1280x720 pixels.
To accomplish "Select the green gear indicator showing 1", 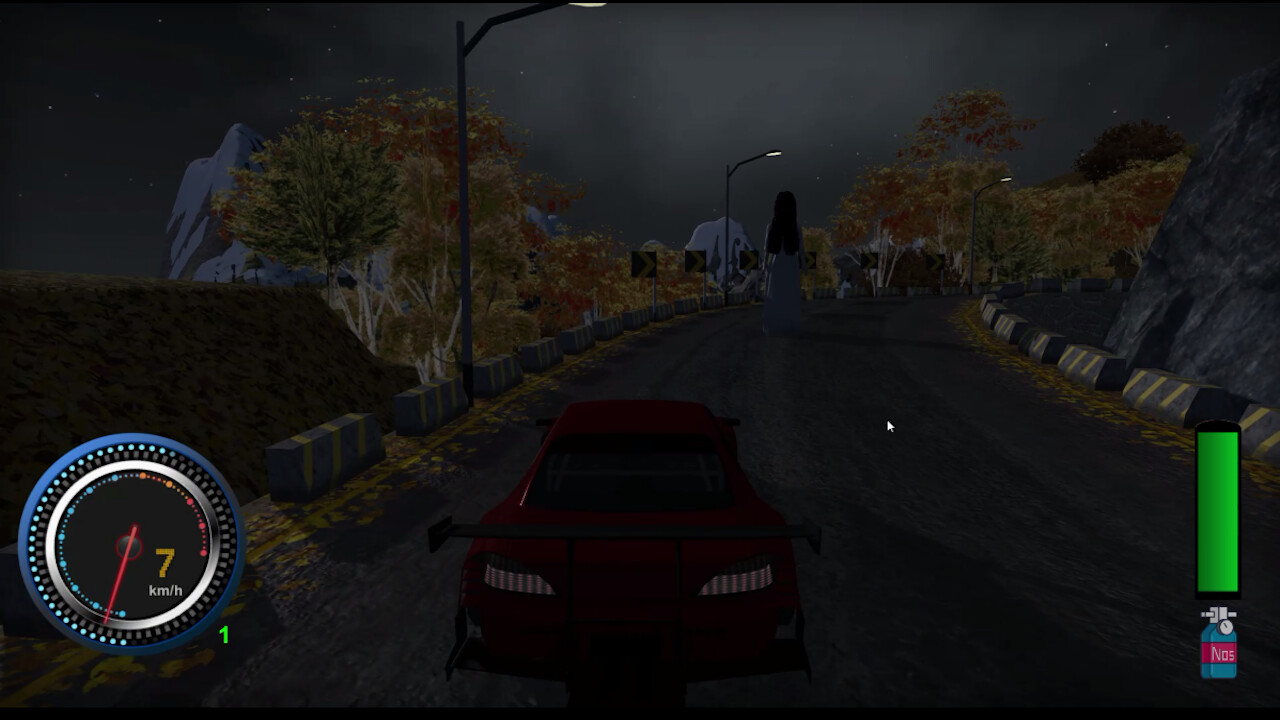I will pyautogui.click(x=222, y=632).
